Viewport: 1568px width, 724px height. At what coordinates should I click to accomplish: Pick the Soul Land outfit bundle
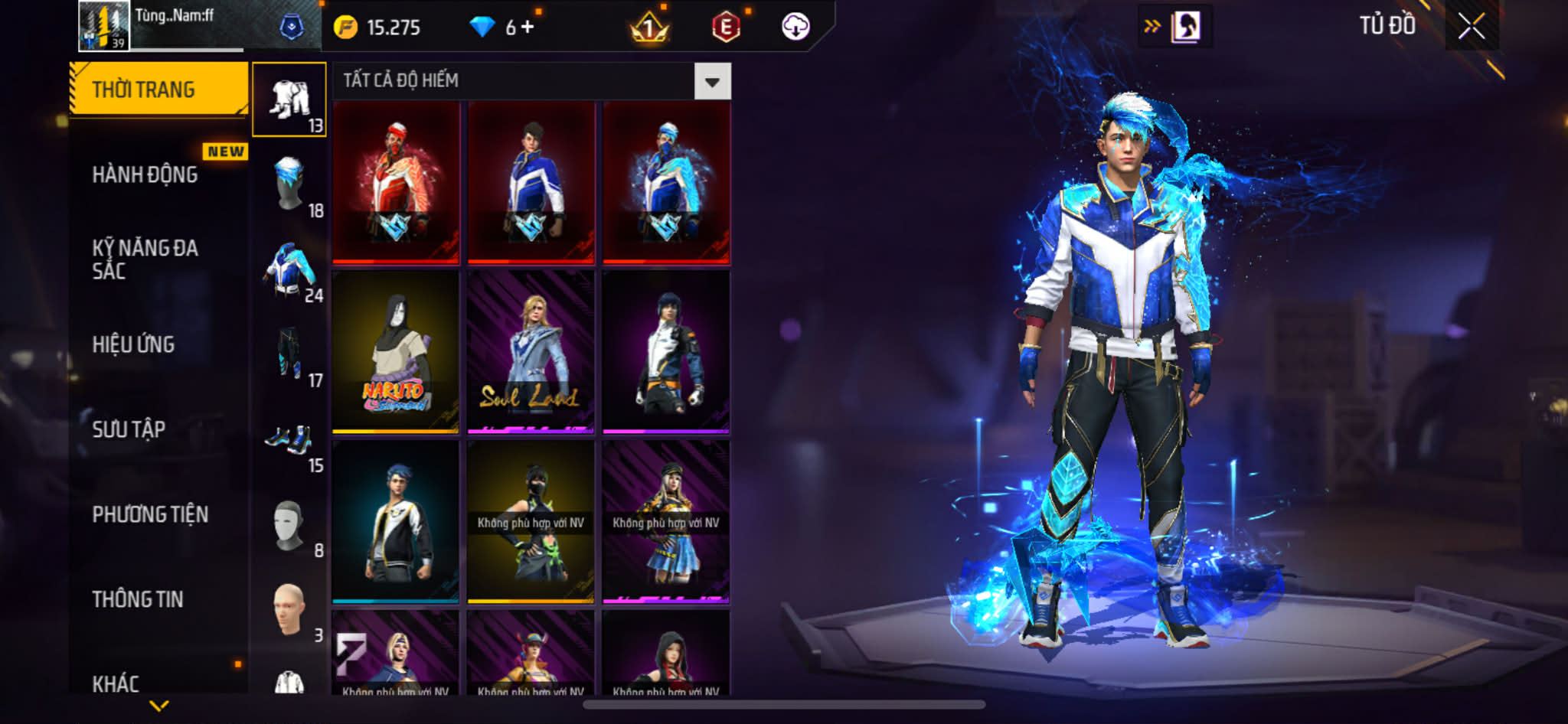[531, 352]
